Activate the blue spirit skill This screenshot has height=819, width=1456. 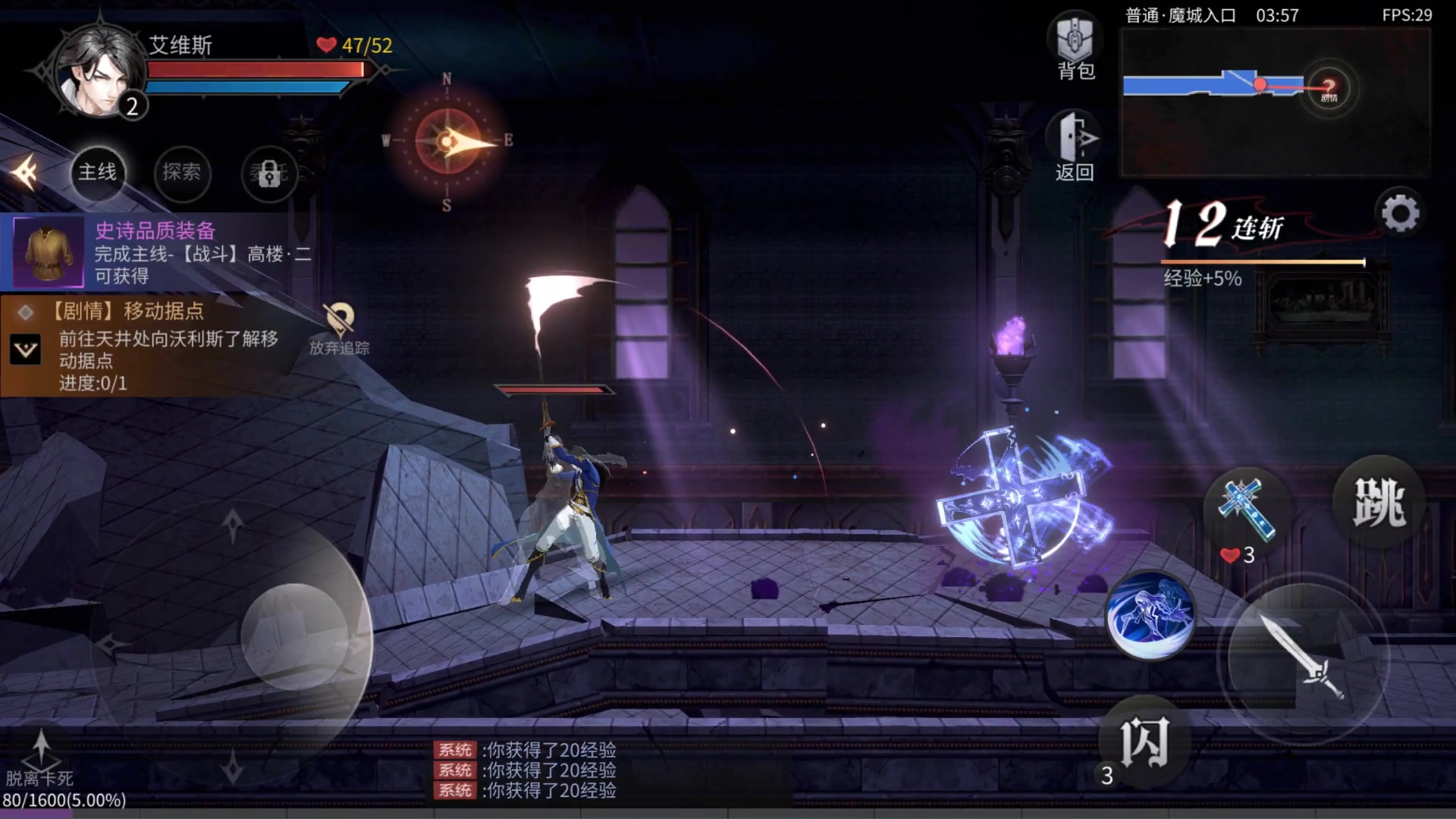pyautogui.click(x=1150, y=614)
